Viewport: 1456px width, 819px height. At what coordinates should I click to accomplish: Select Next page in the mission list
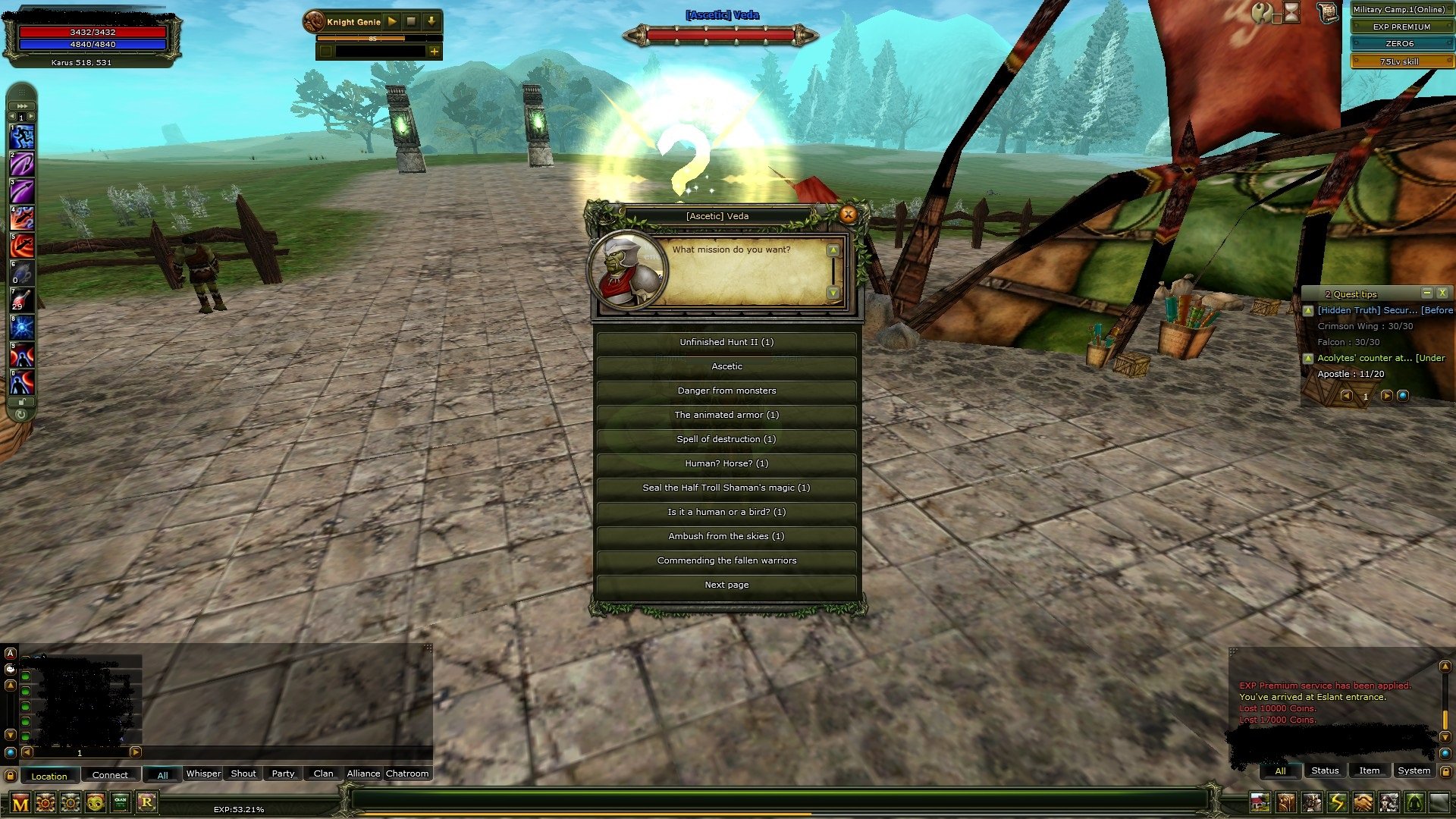(726, 585)
